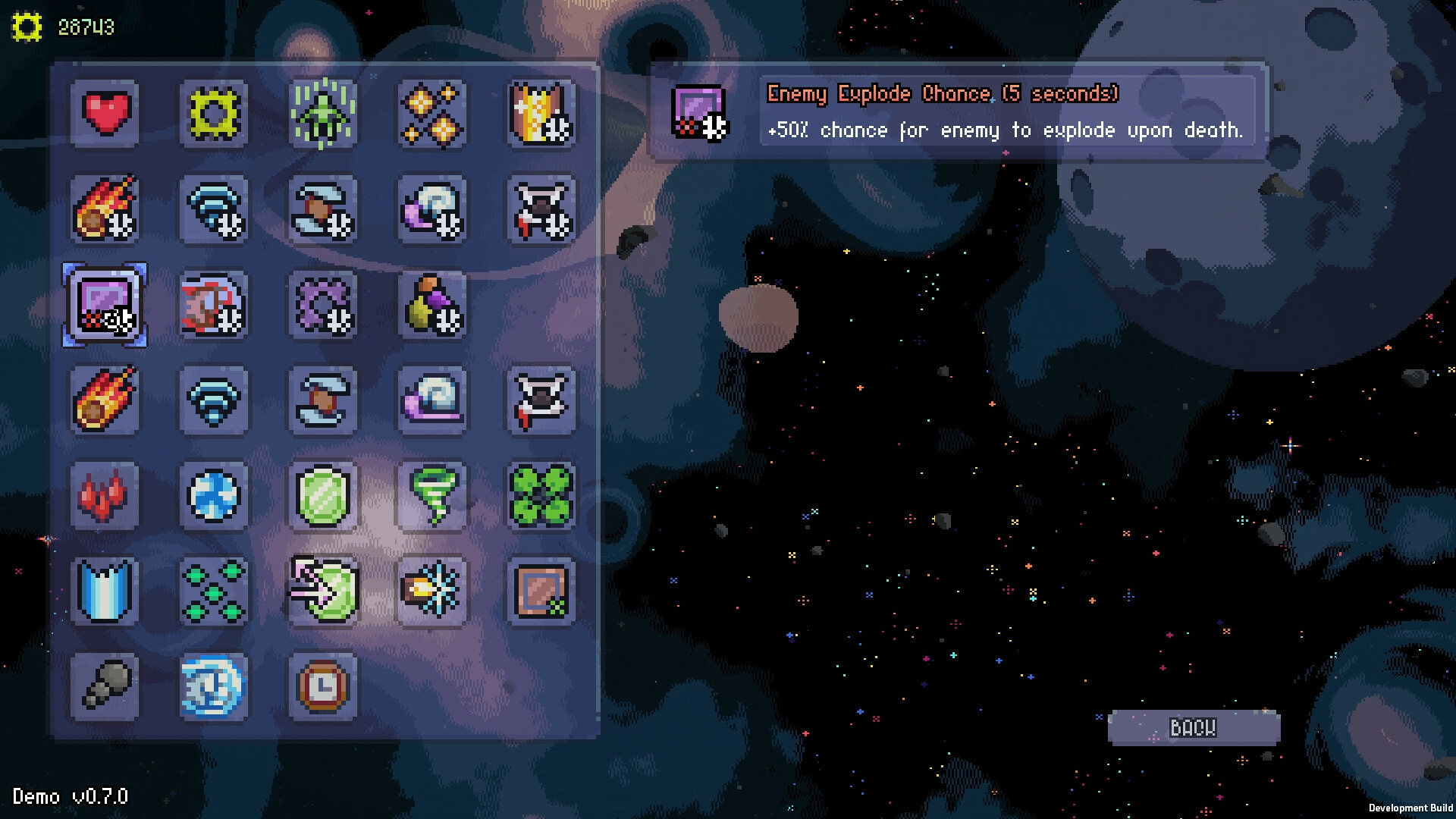Image resolution: width=1456 pixels, height=819 pixels.
Task: Select the green spaceship upgrade icon
Action: pyautogui.click(x=323, y=114)
